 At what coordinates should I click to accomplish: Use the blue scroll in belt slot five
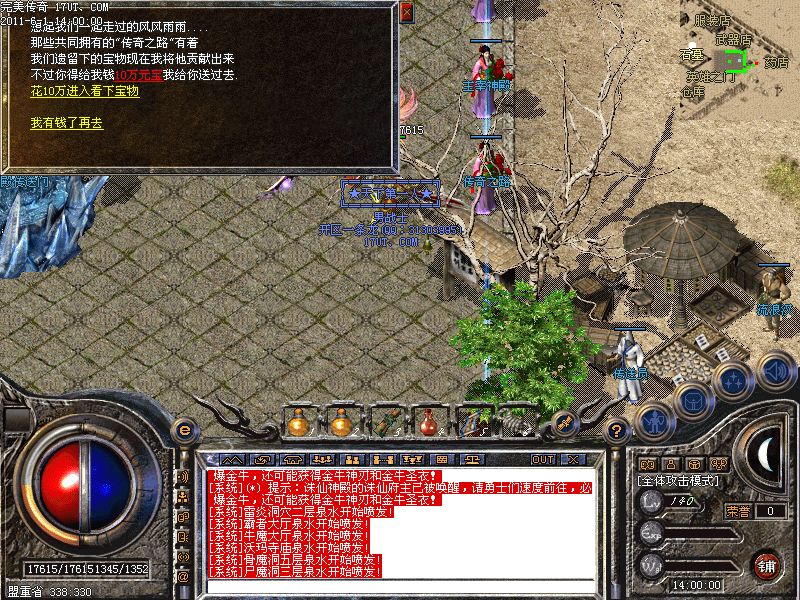click(x=471, y=422)
